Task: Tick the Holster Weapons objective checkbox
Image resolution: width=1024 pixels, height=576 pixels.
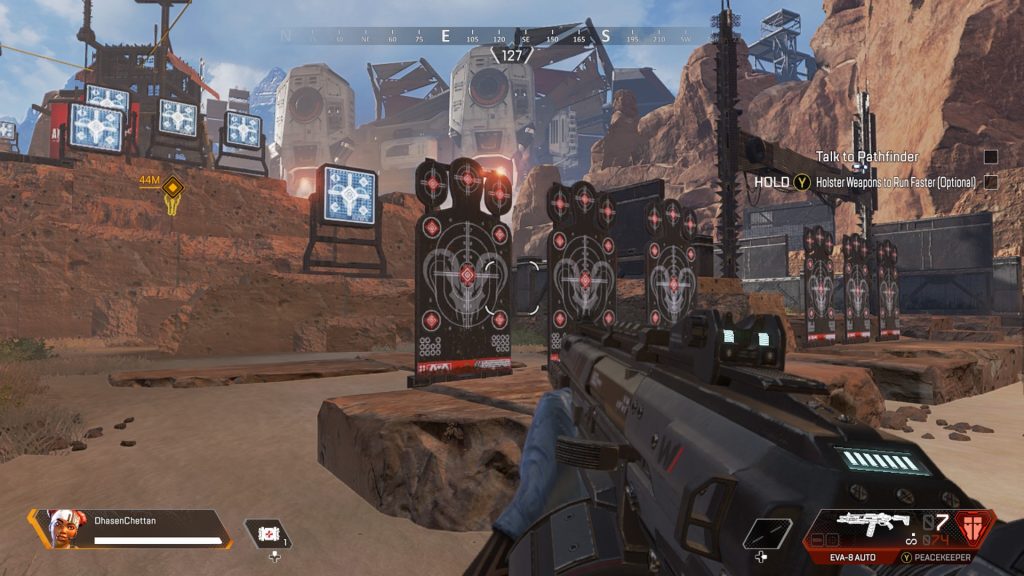Action: 990,182
